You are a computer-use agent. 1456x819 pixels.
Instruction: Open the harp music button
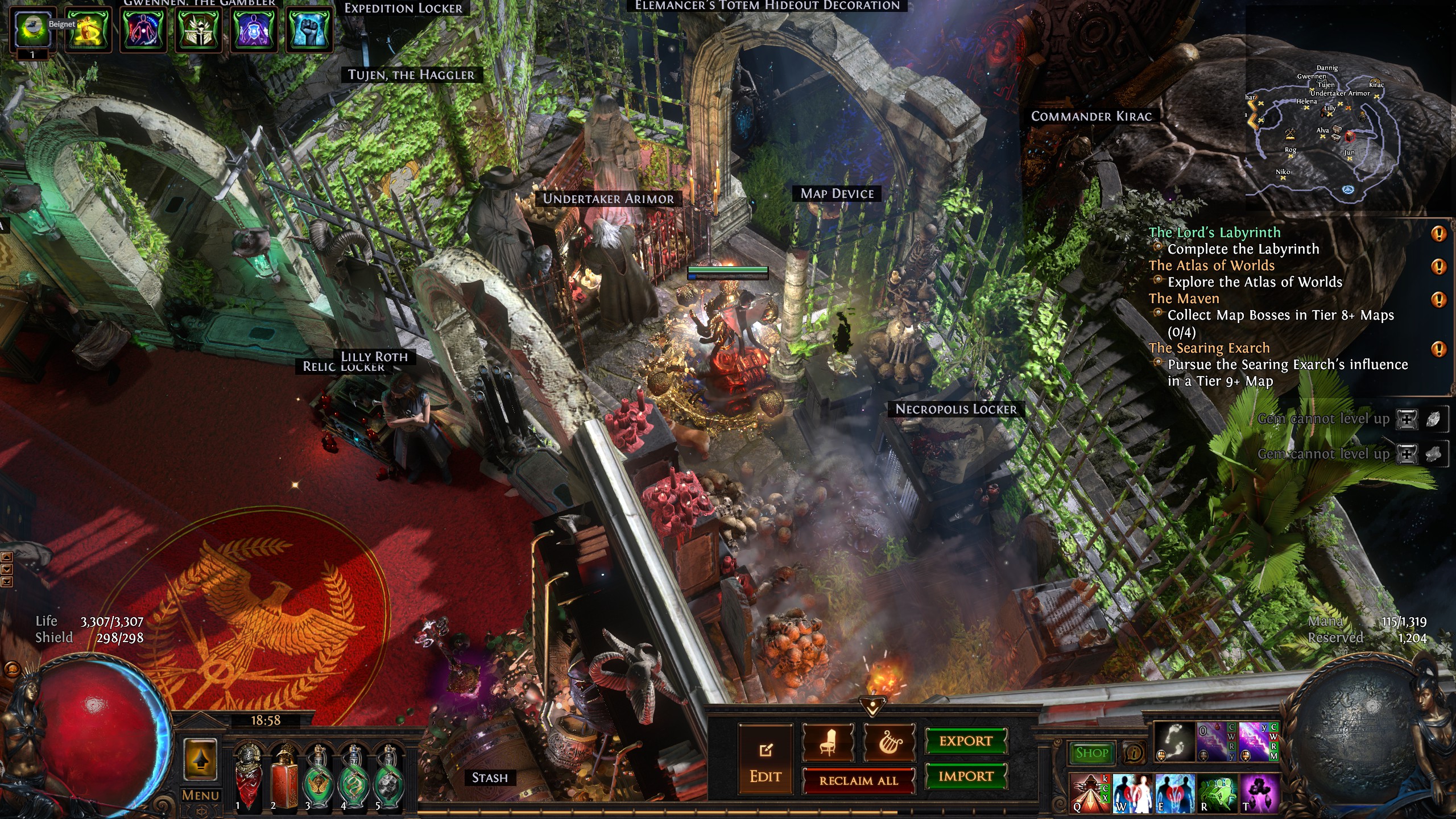coord(890,743)
